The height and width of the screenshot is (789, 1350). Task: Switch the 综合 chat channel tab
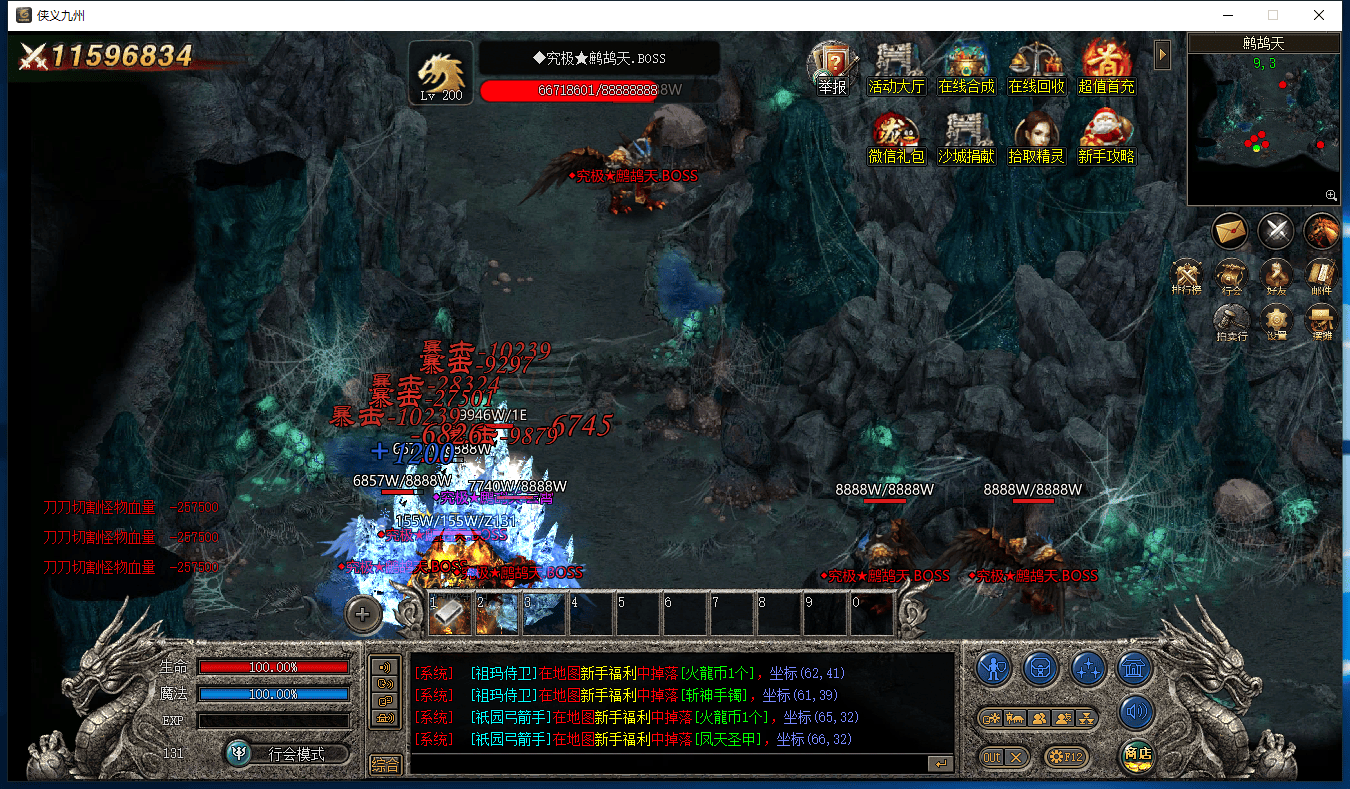(385, 764)
